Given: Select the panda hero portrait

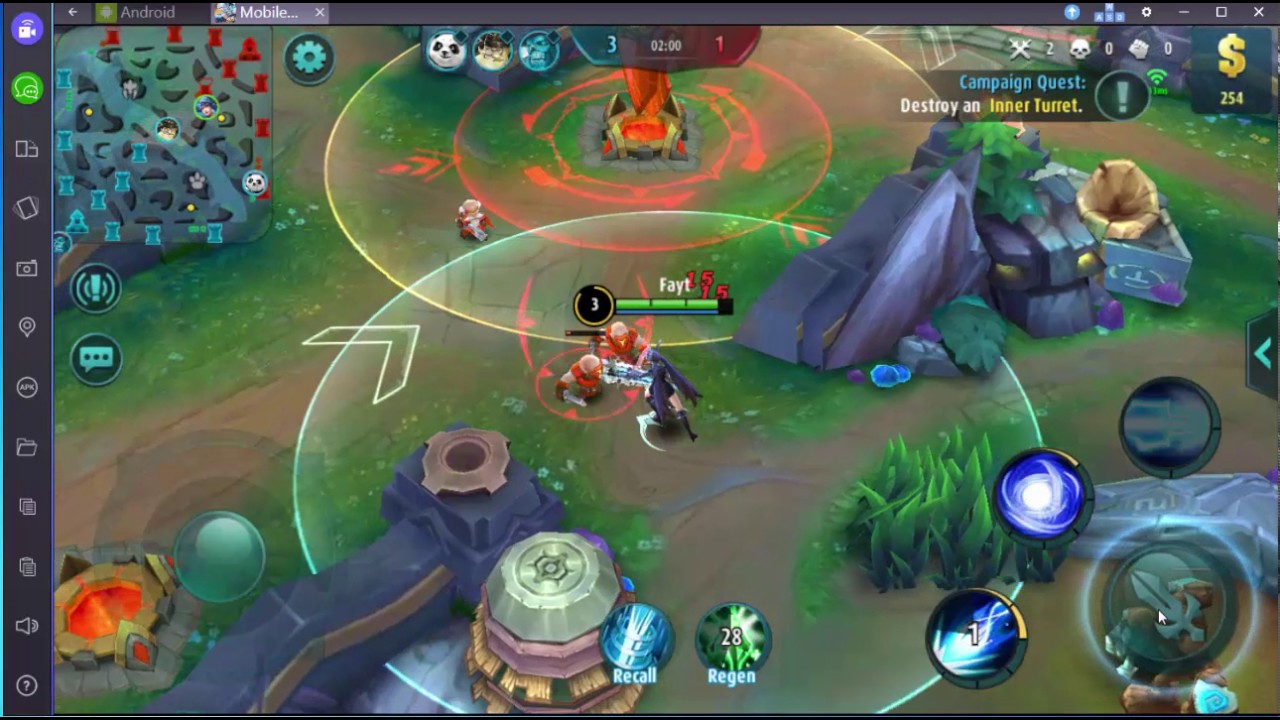Looking at the screenshot, I should pos(446,49).
